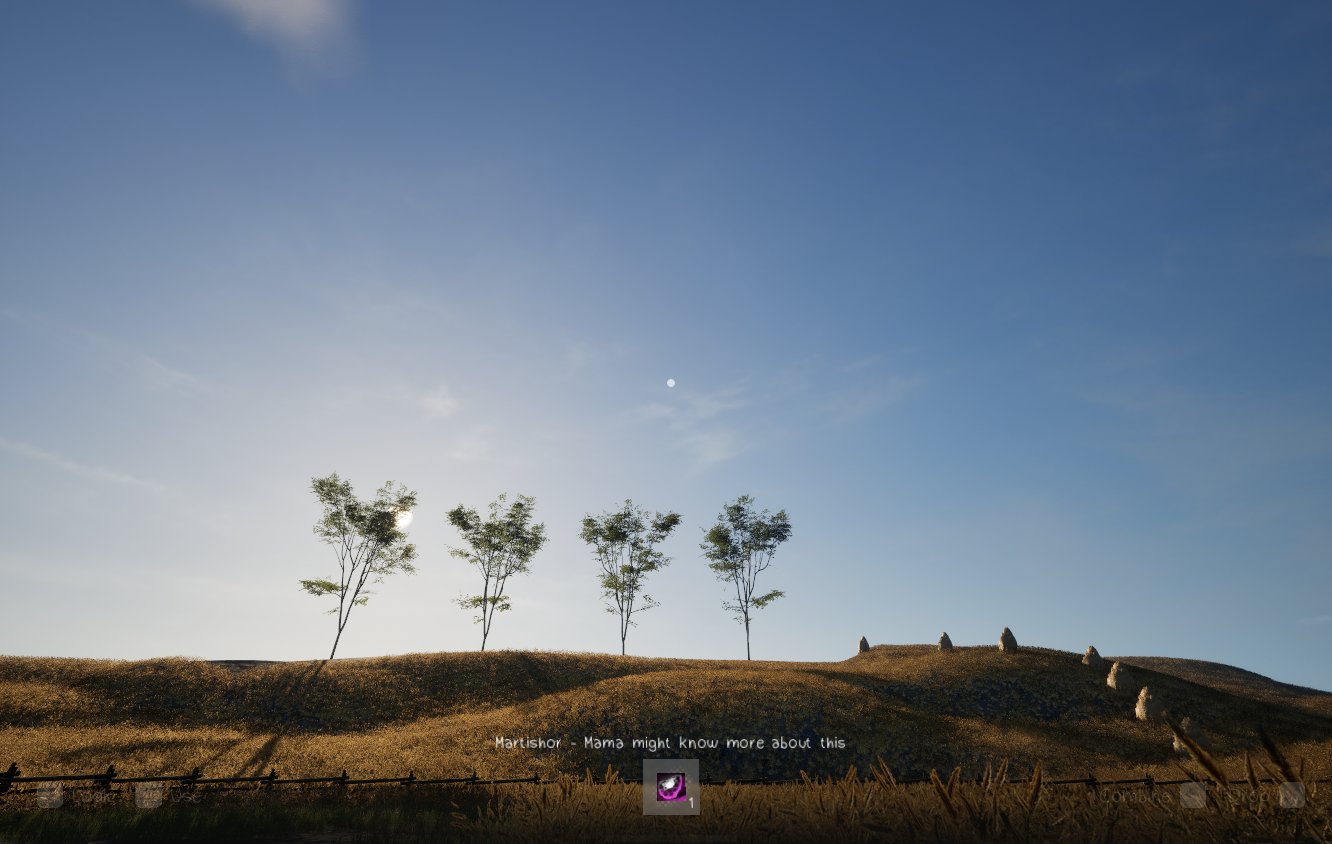The height and width of the screenshot is (844, 1332).
Task: Click the key icon beside the Drop prompt
Action: [1291, 795]
